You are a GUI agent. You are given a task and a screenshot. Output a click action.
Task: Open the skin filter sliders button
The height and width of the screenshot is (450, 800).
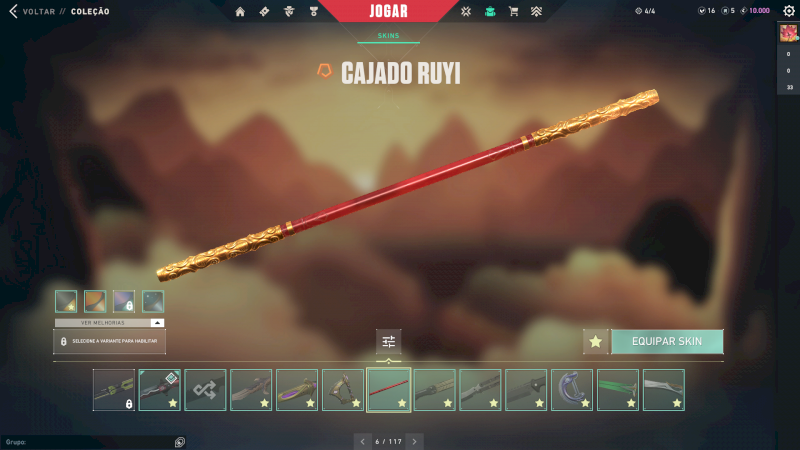coord(389,342)
